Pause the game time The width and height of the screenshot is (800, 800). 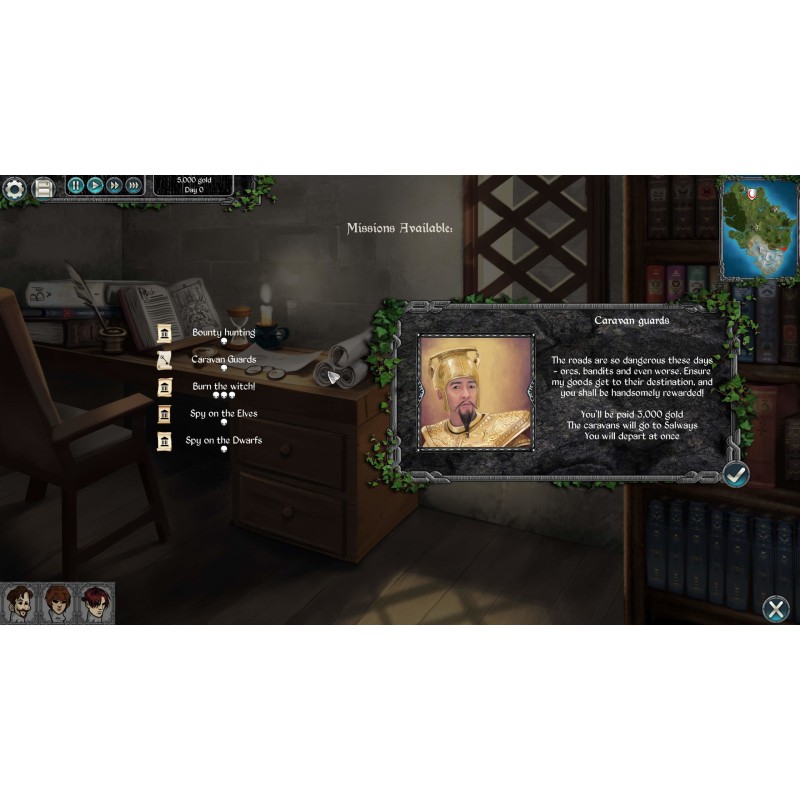pyautogui.click(x=75, y=185)
